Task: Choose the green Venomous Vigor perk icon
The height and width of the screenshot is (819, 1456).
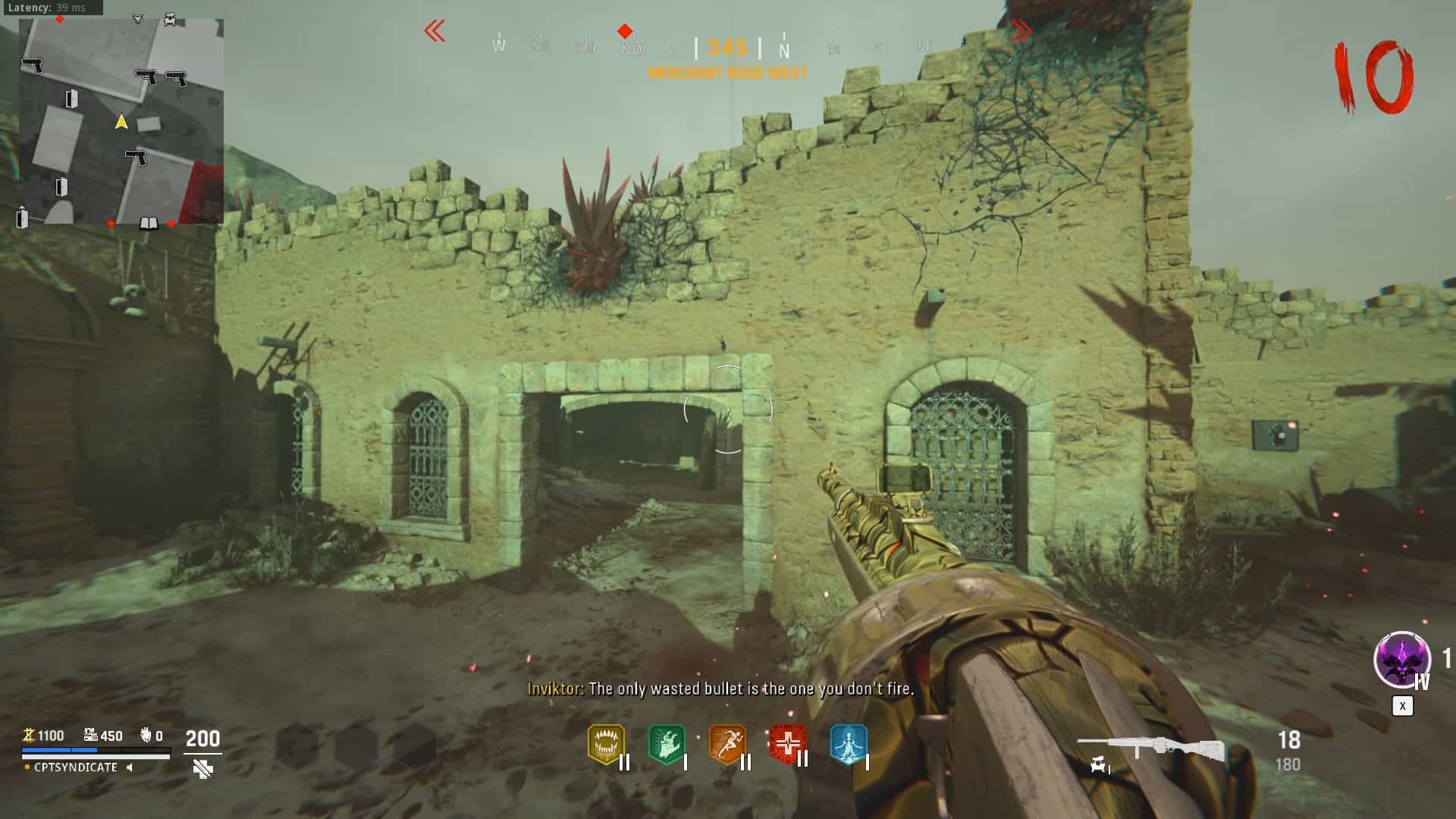Action: (667, 745)
